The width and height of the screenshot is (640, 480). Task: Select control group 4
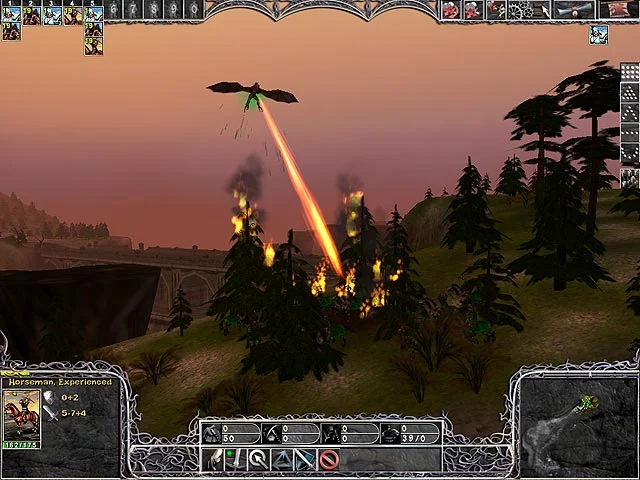click(x=73, y=12)
